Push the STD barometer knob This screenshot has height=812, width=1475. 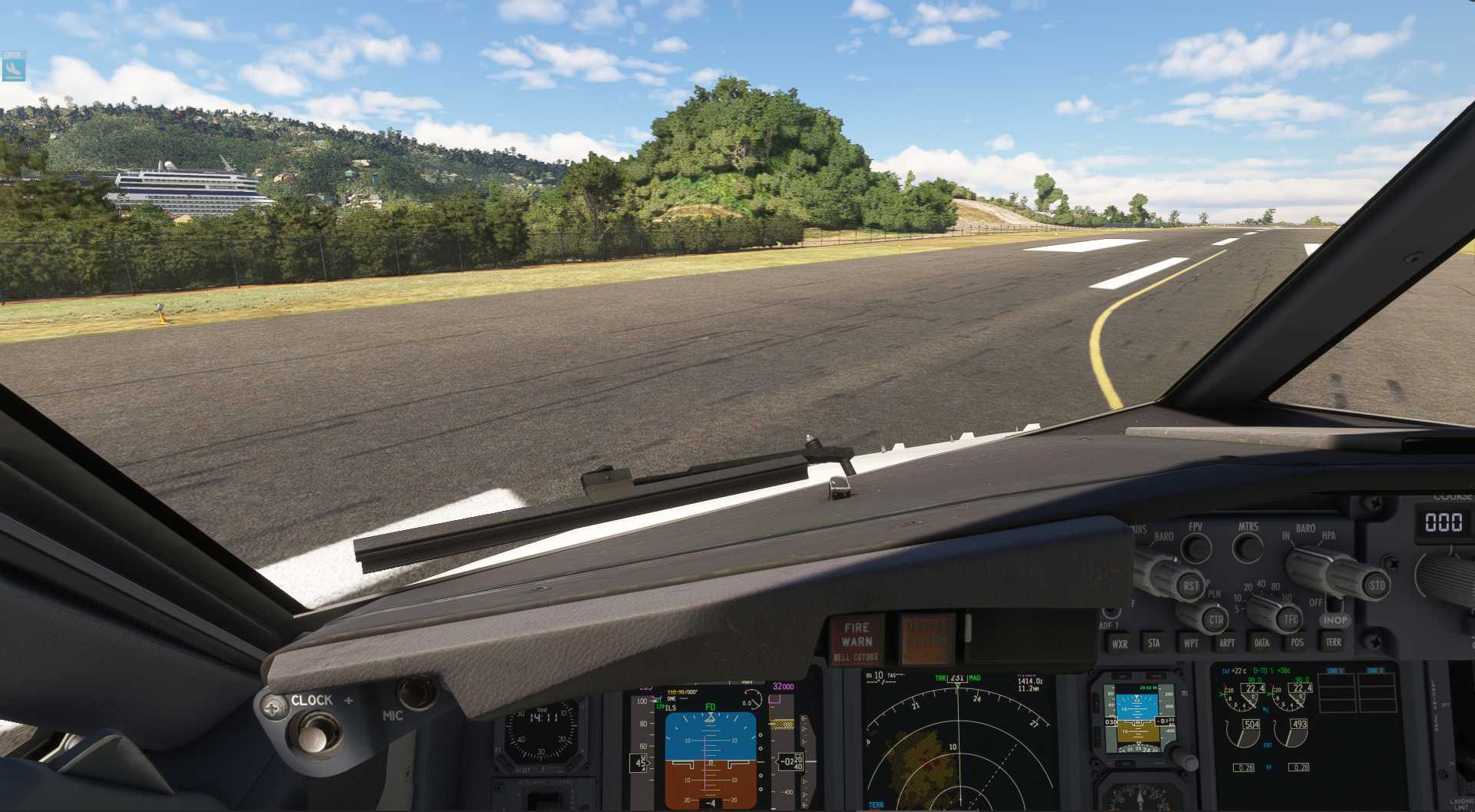point(1377,585)
